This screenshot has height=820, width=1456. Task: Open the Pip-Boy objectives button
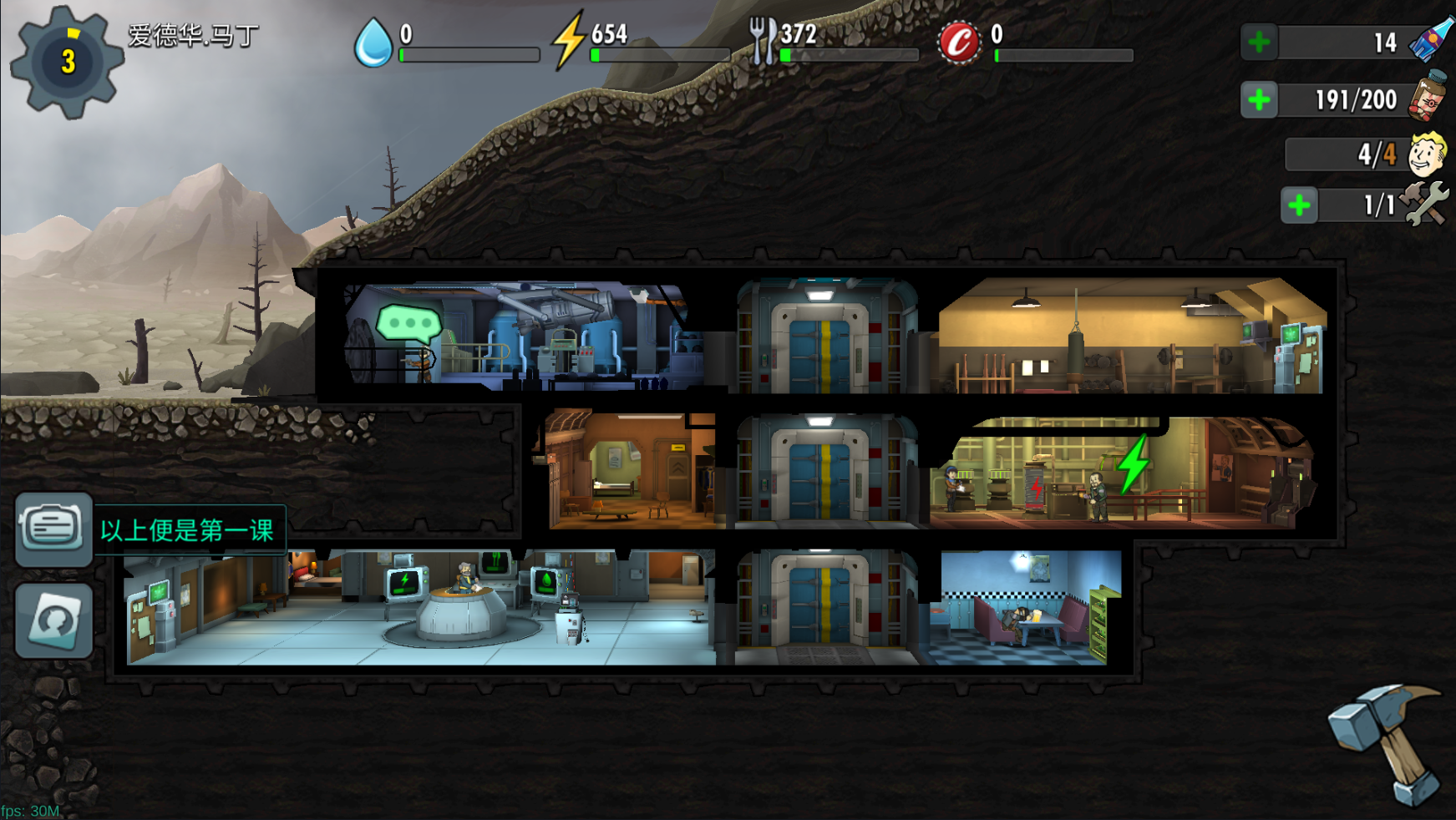(54, 529)
